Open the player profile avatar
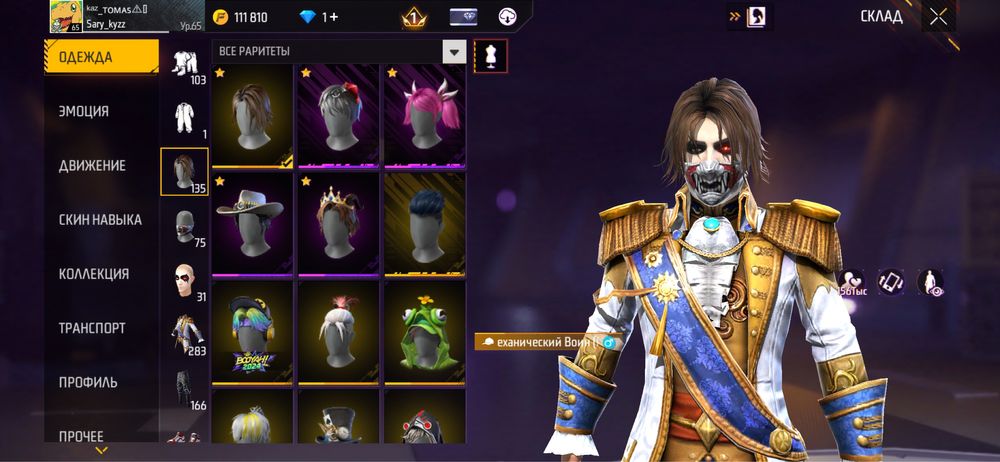The image size is (1000, 462). [65, 17]
